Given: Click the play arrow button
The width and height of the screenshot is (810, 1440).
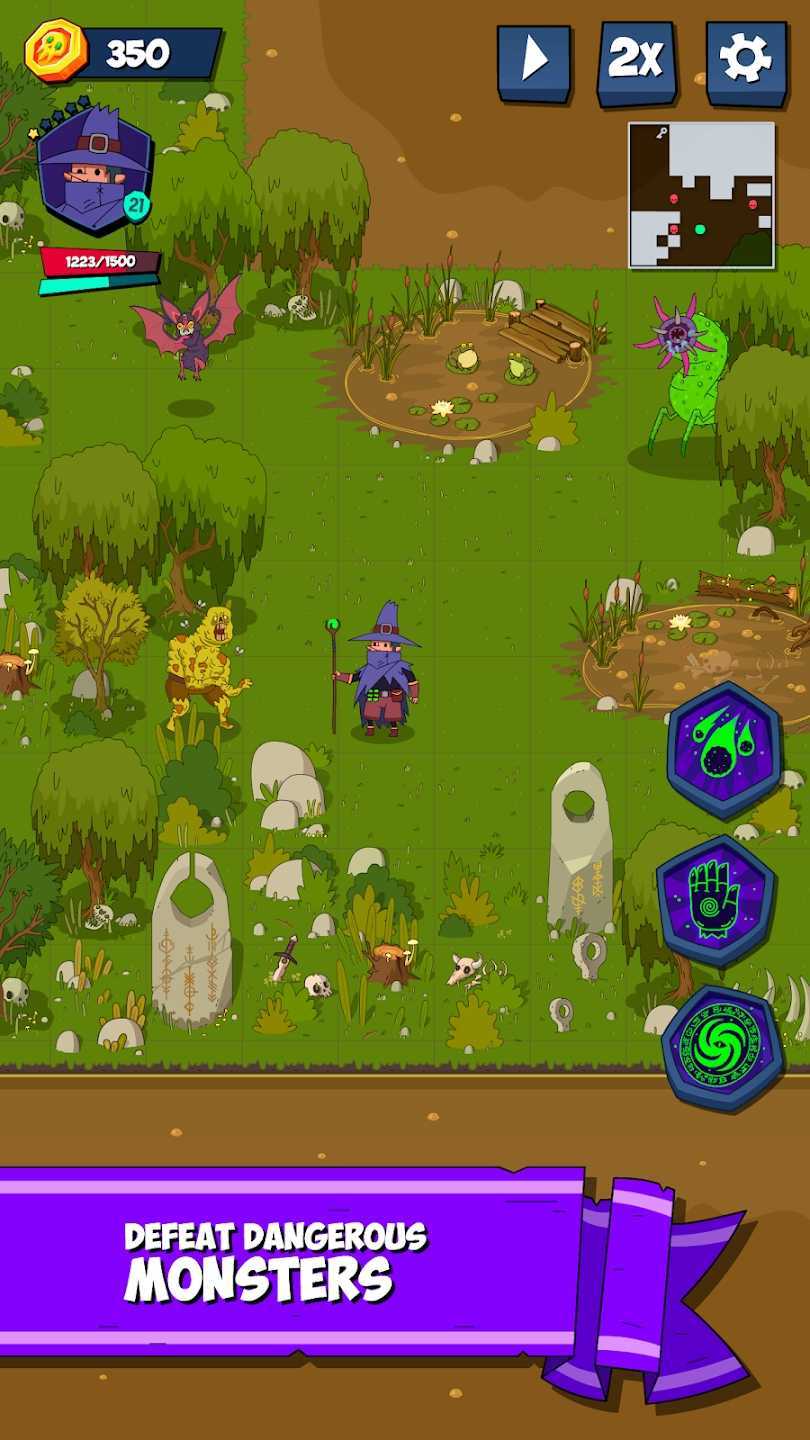Looking at the screenshot, I should click(534, 63).
